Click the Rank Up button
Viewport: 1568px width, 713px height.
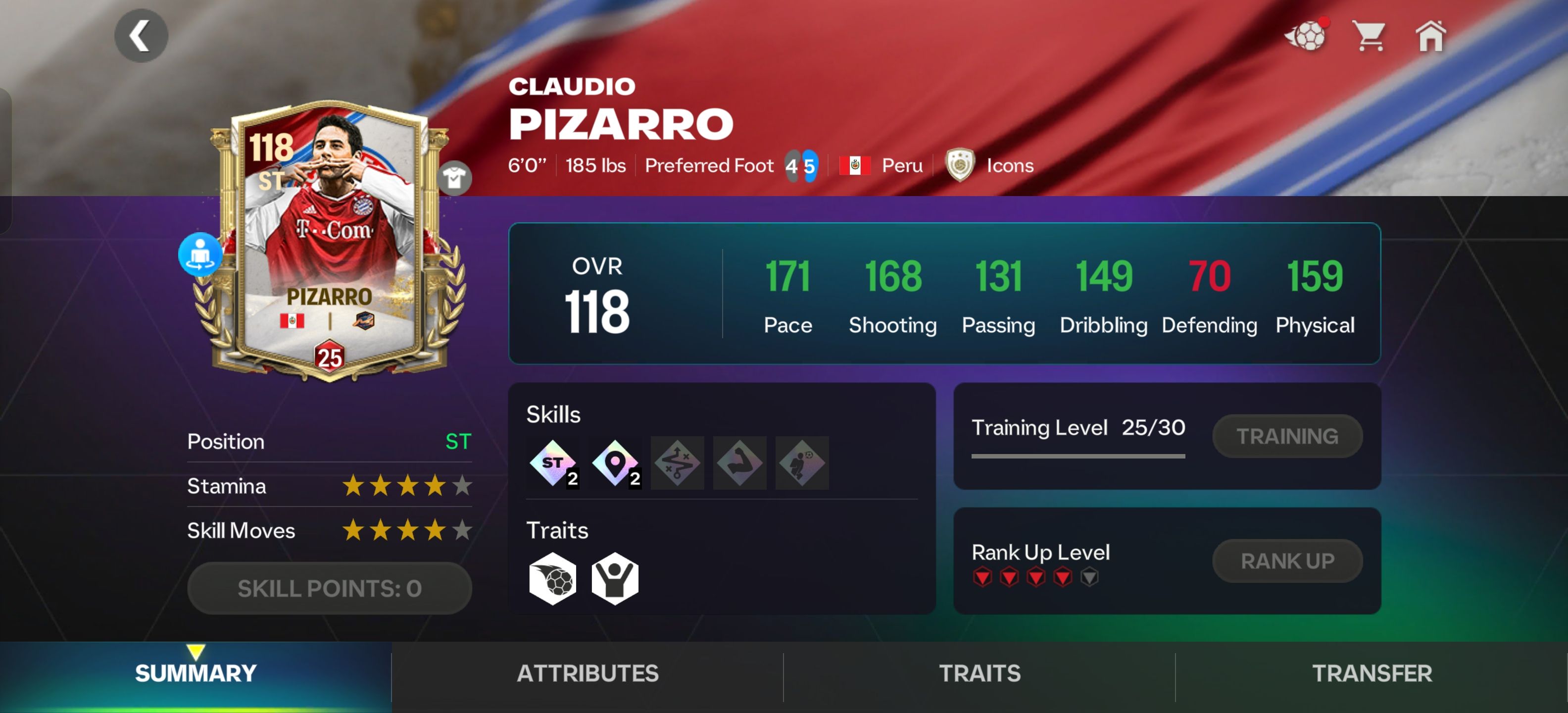(x=1287, y=561)
